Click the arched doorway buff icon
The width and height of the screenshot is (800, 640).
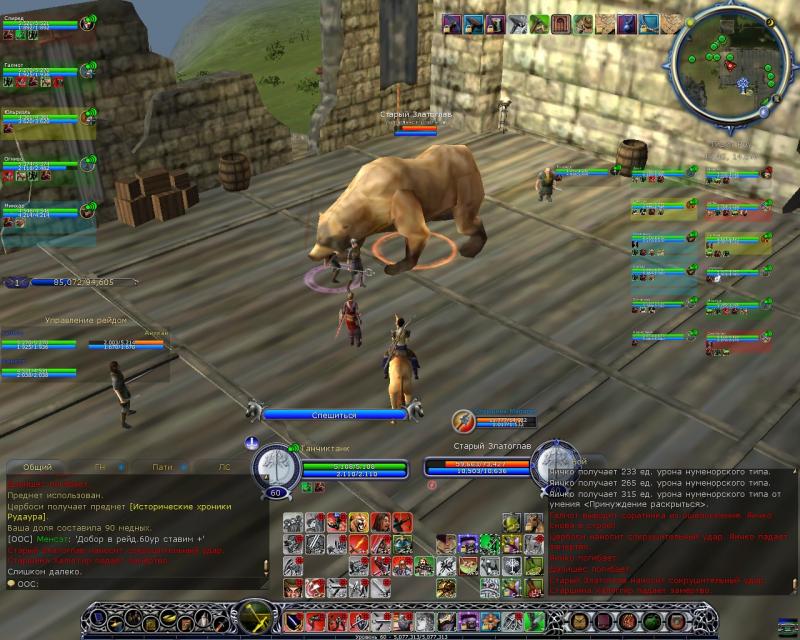pos(561,24)
